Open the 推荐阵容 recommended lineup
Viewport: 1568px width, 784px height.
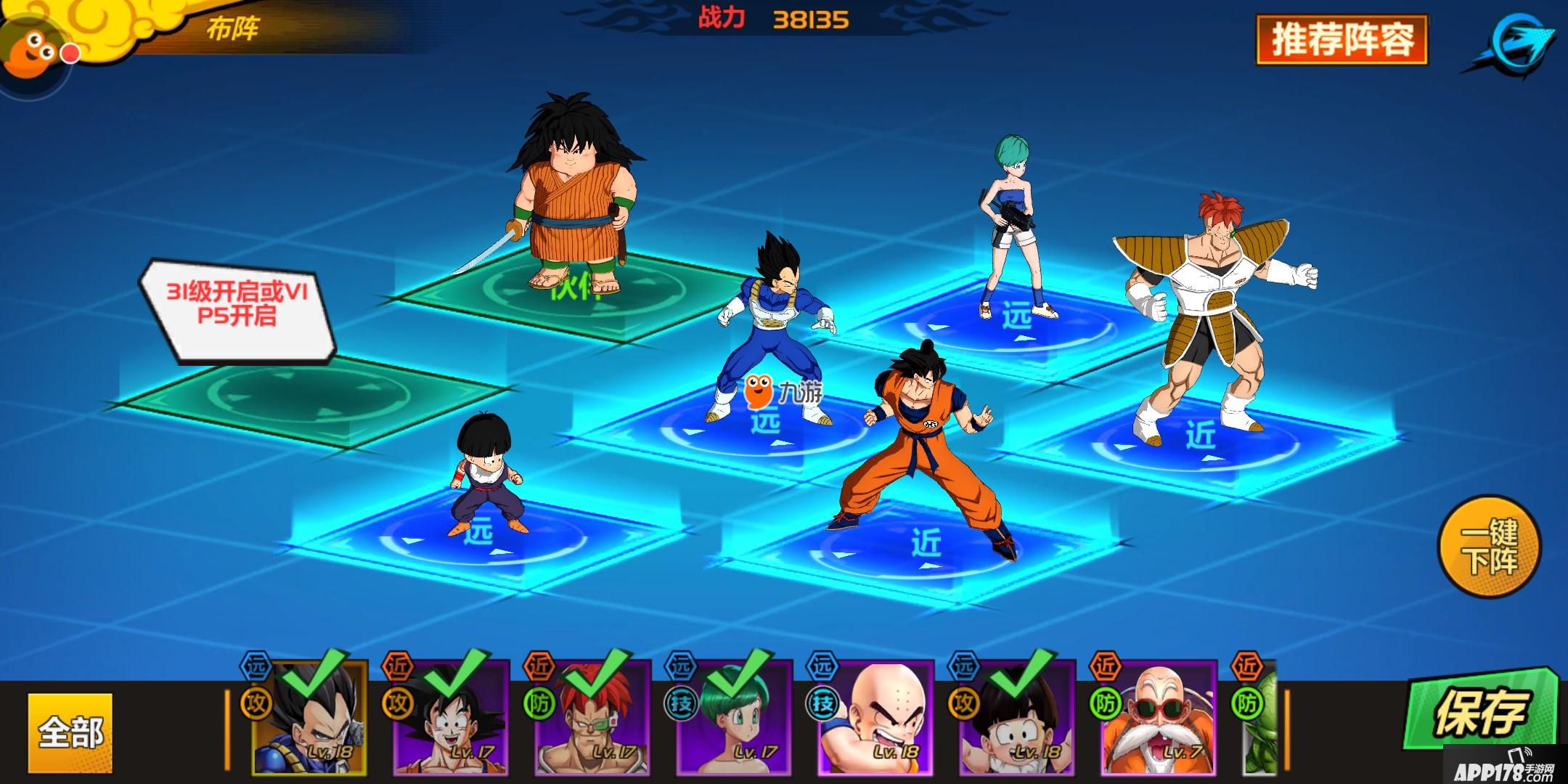click(1342, 41)
